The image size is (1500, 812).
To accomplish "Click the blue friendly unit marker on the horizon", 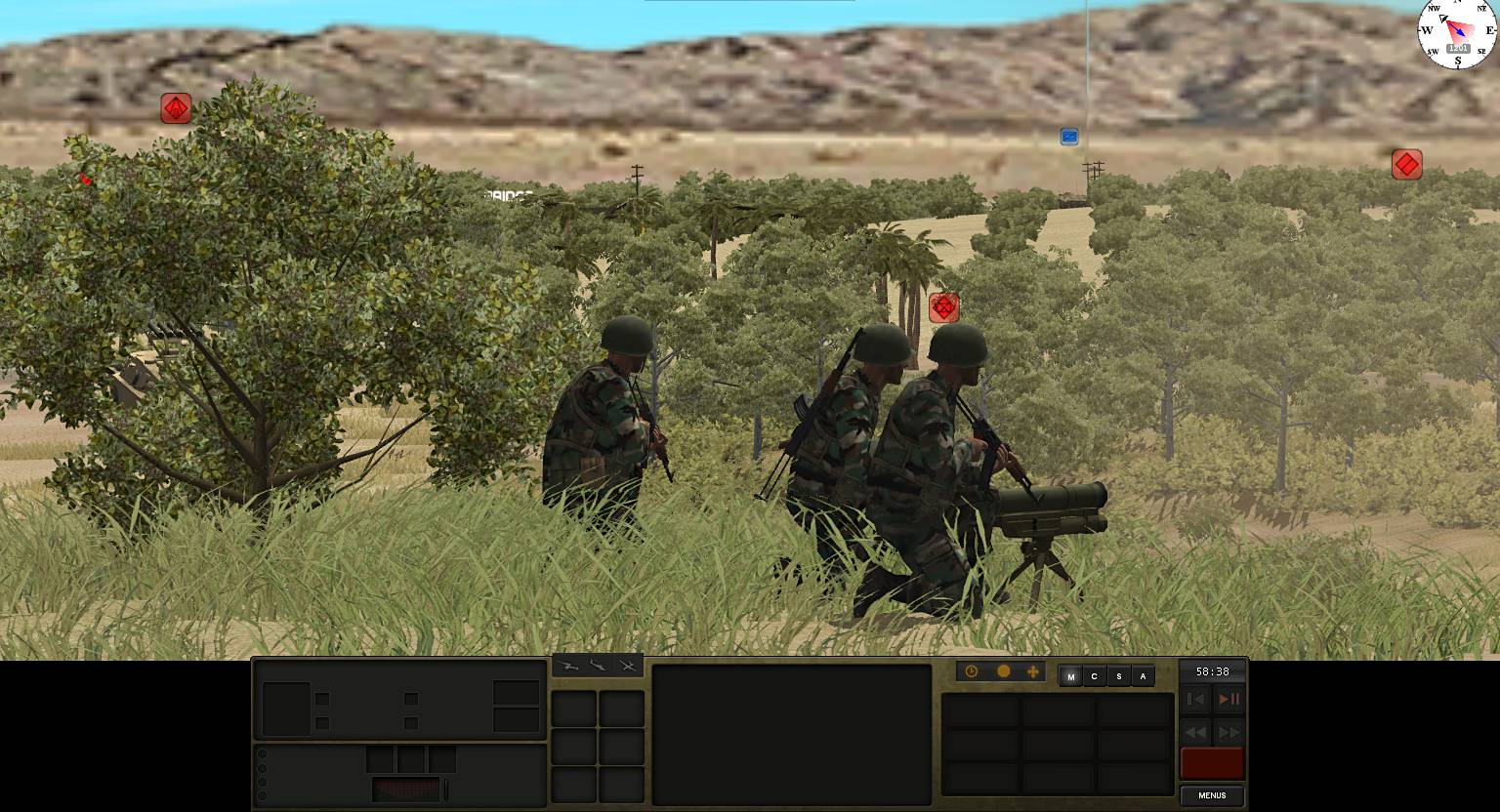I will (1068, 137).
